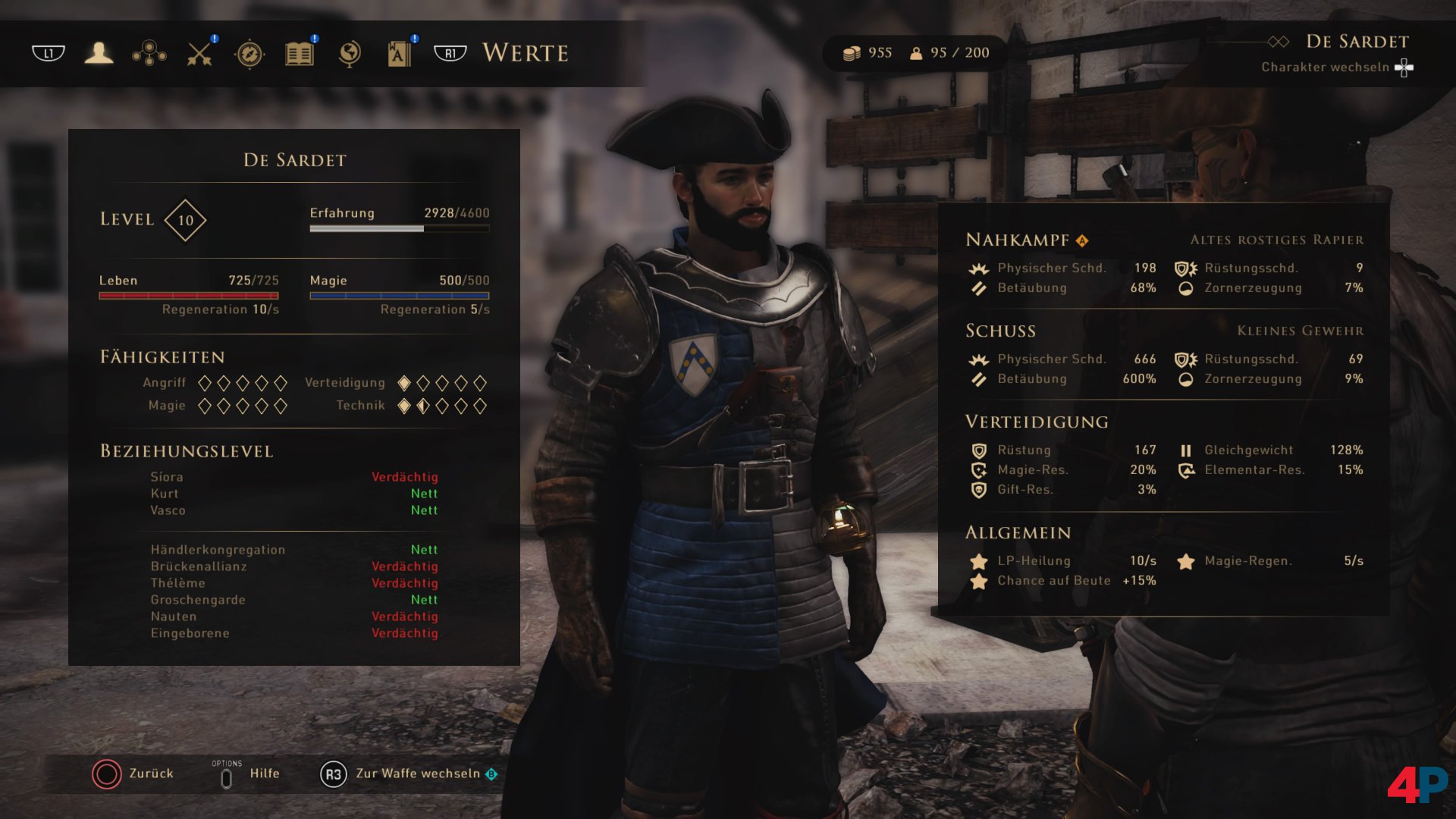
Task: Click the Nauten faction row
Action: tap(293, 617)
